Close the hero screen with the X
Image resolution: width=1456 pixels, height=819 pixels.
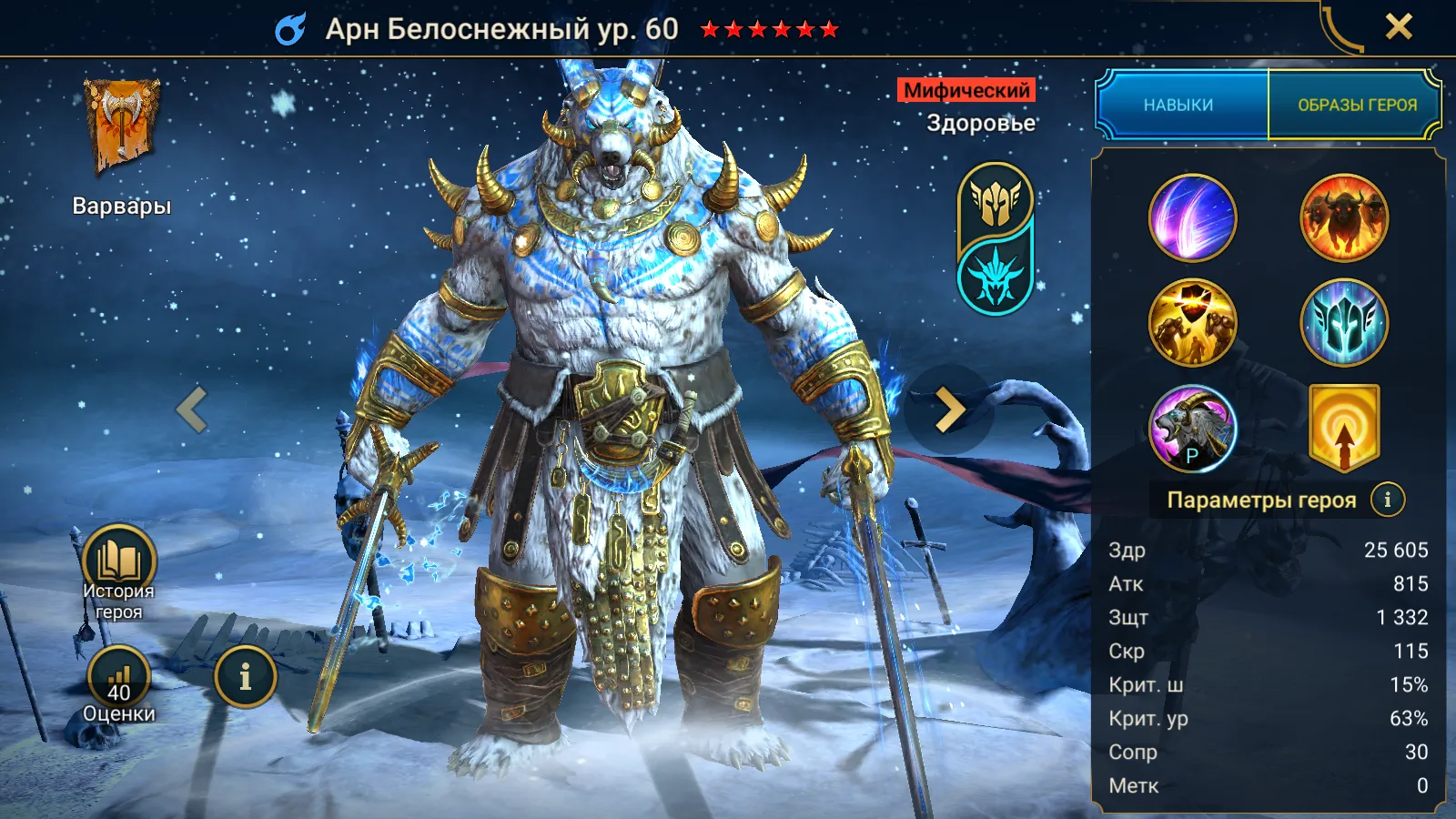click(1399, 27)
